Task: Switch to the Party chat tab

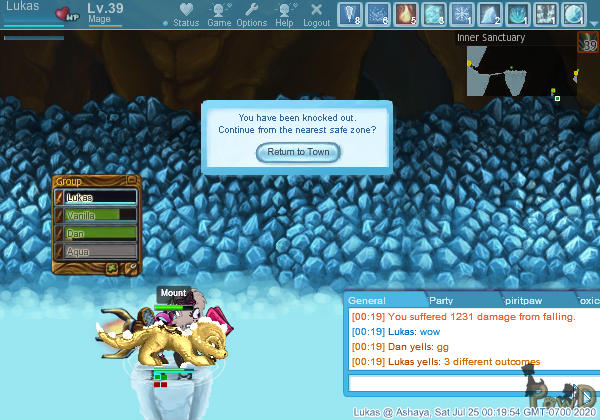Action: (440, 300)
